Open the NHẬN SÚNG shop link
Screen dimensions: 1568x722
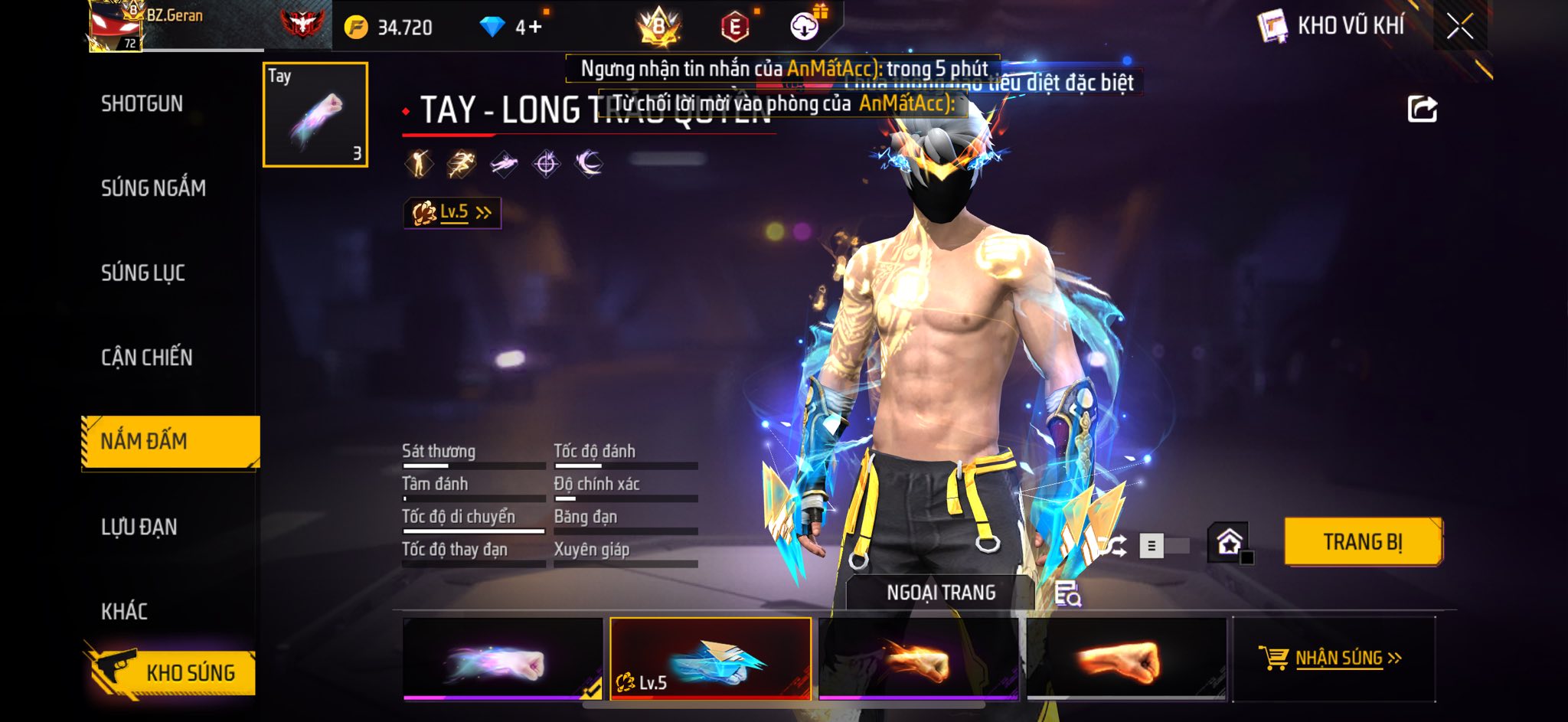tap(1334, 658)
